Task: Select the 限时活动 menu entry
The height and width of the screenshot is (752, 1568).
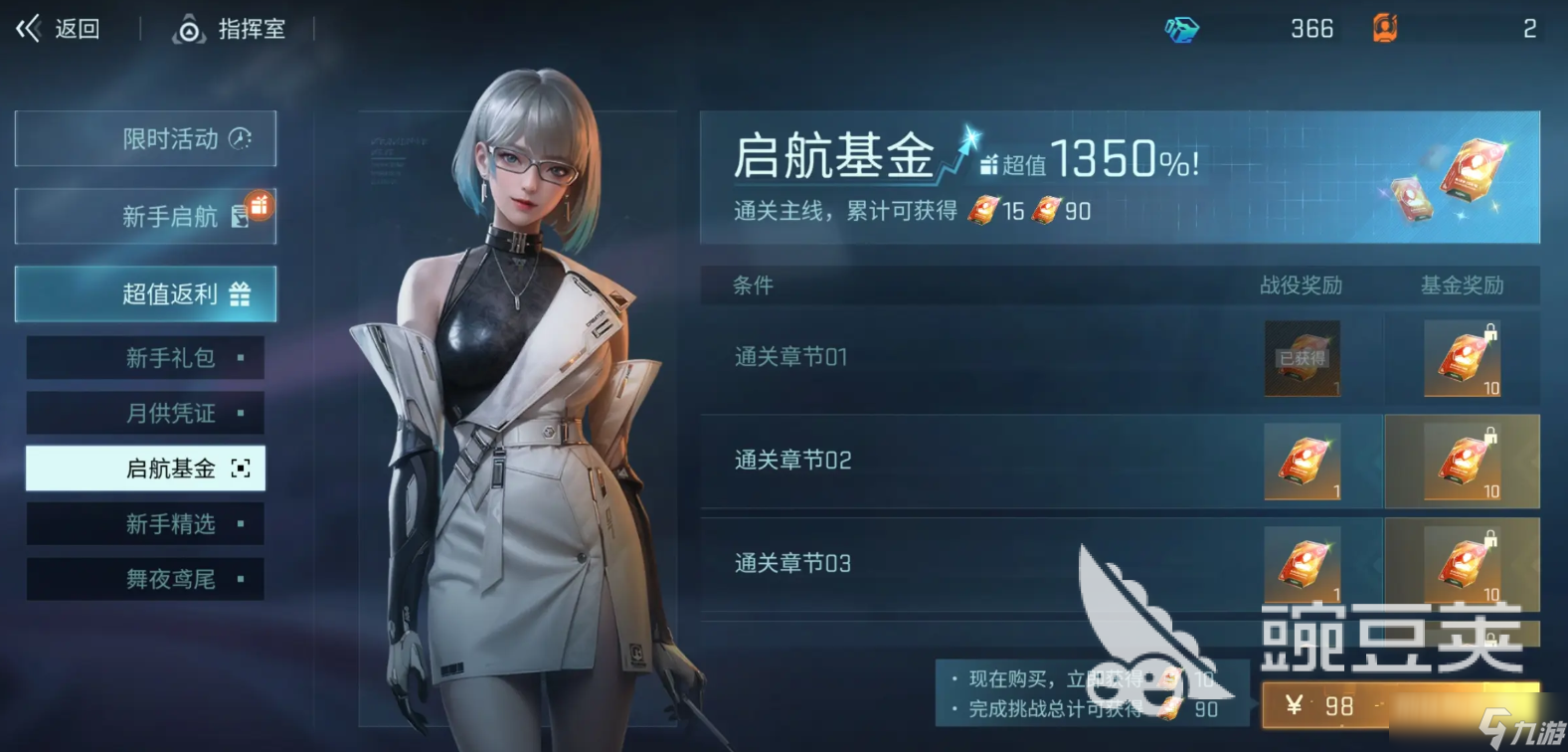Action: (145, 139)
